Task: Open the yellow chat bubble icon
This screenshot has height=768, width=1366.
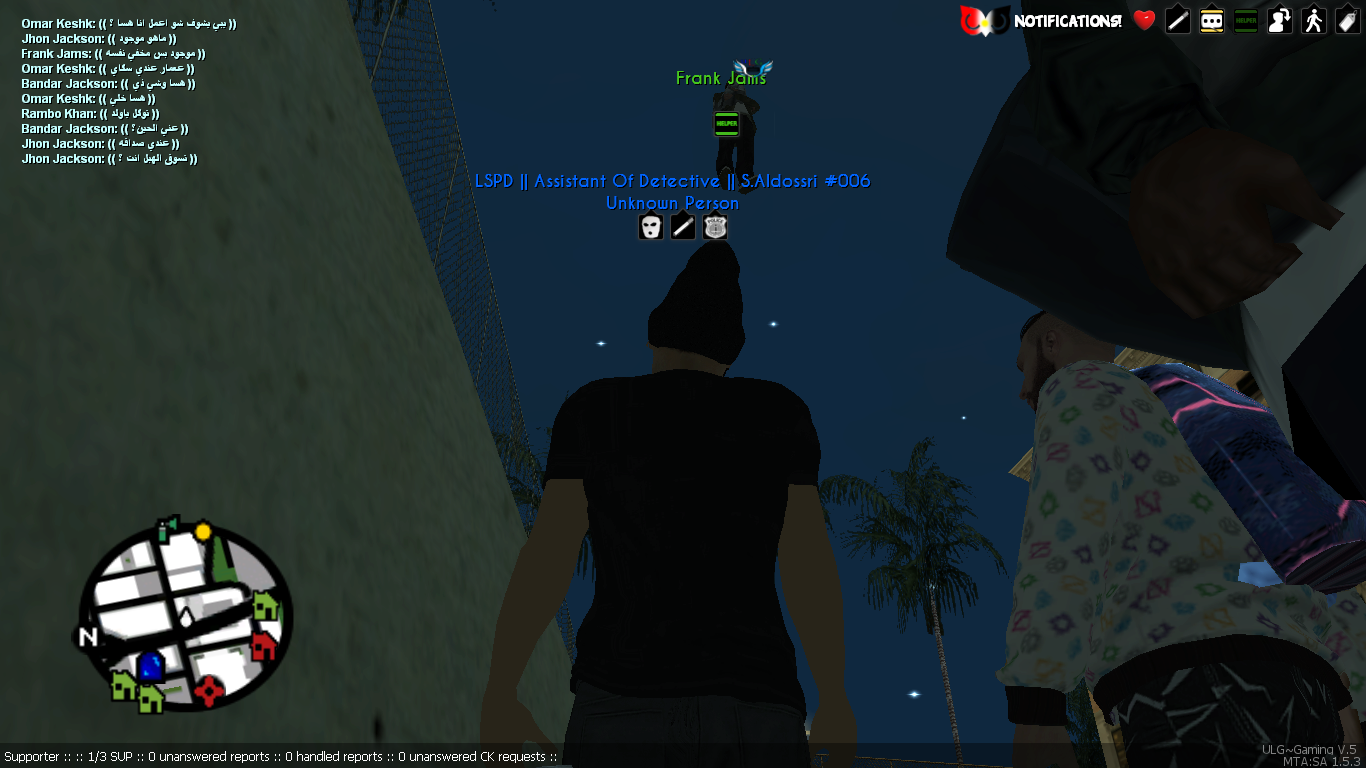Action: click(1212, 20)
